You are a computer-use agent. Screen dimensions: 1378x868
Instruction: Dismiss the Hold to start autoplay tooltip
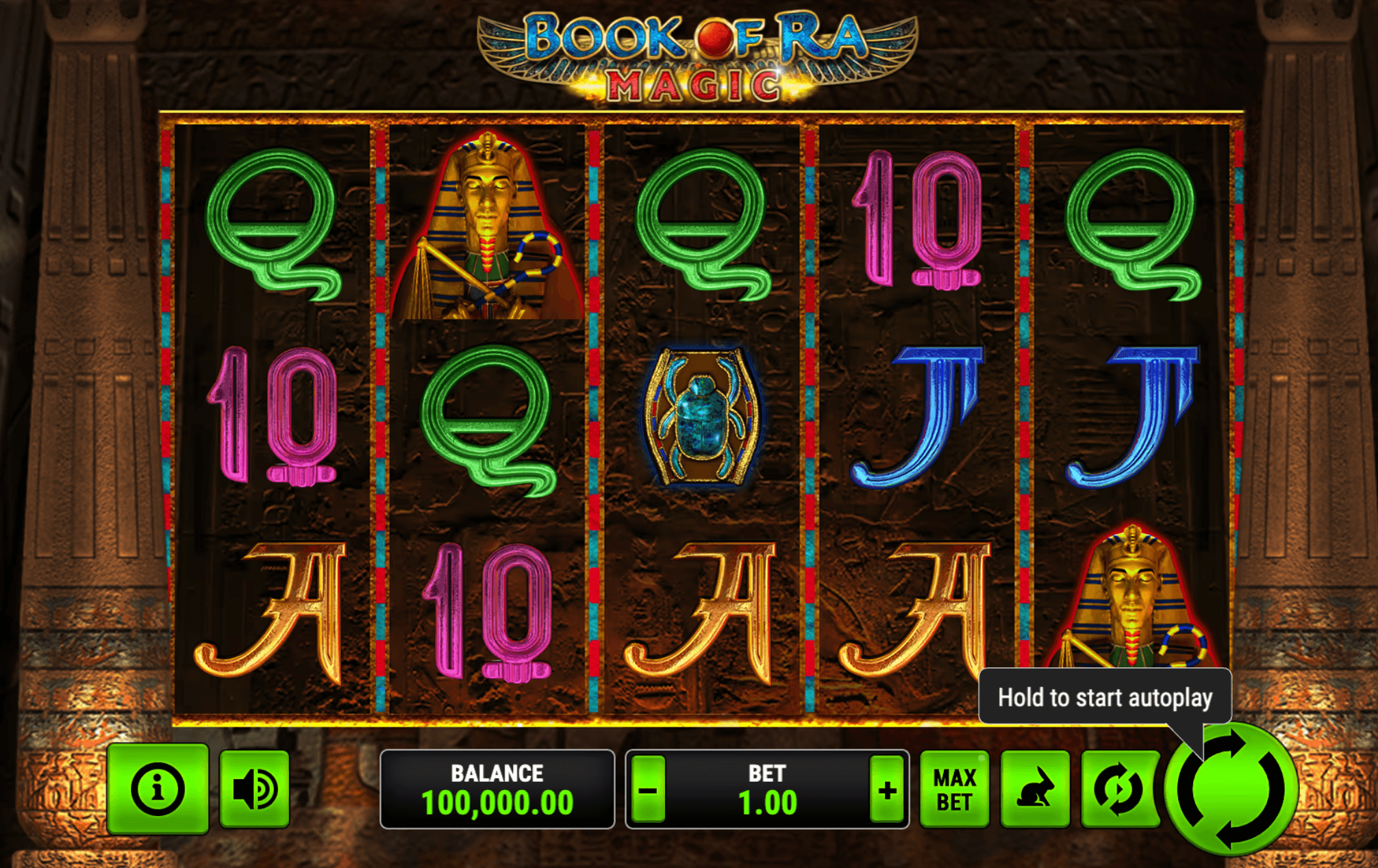[x=1103, y=698]
